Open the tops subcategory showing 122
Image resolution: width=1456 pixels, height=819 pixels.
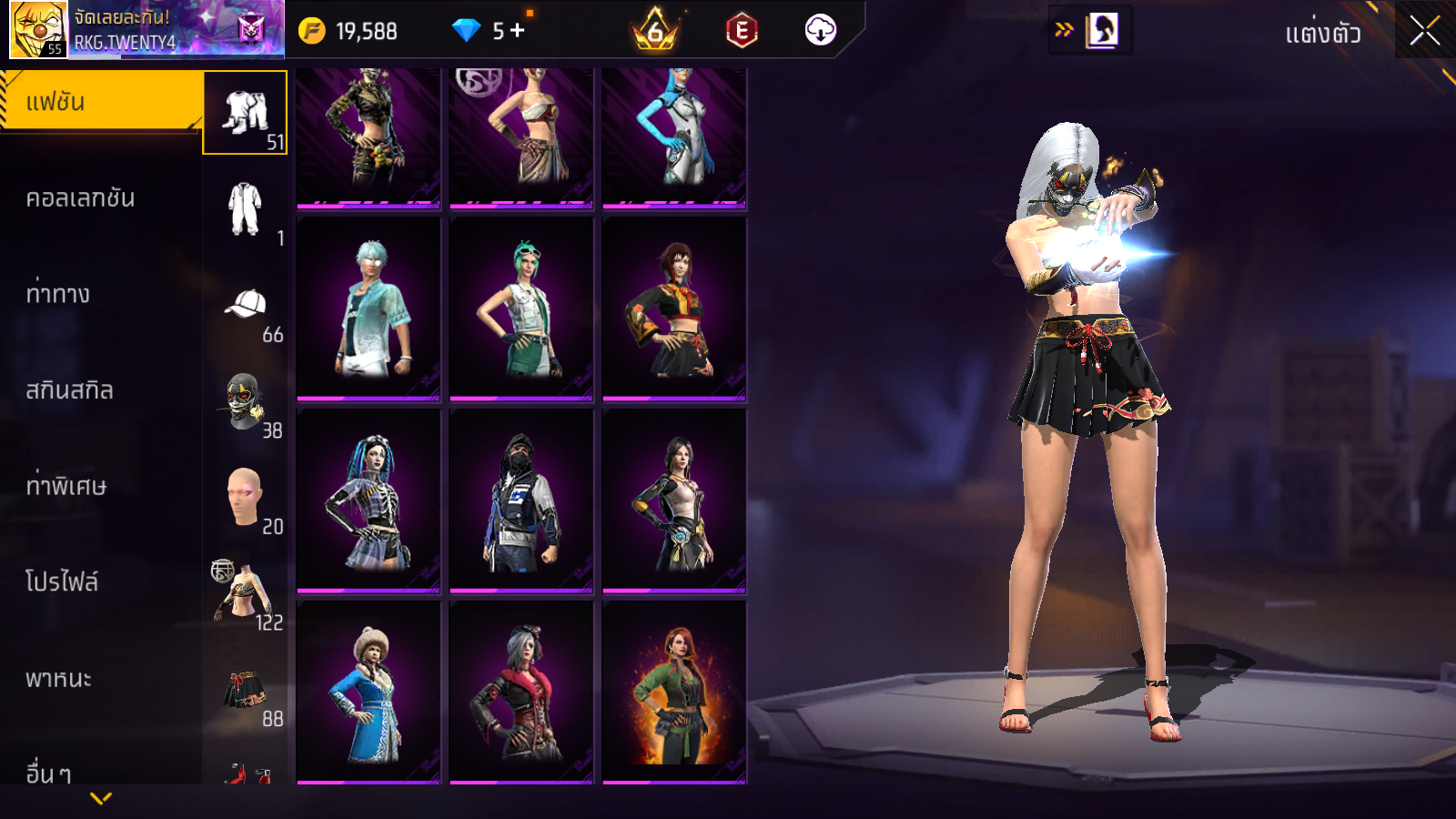tap(245, 593)
